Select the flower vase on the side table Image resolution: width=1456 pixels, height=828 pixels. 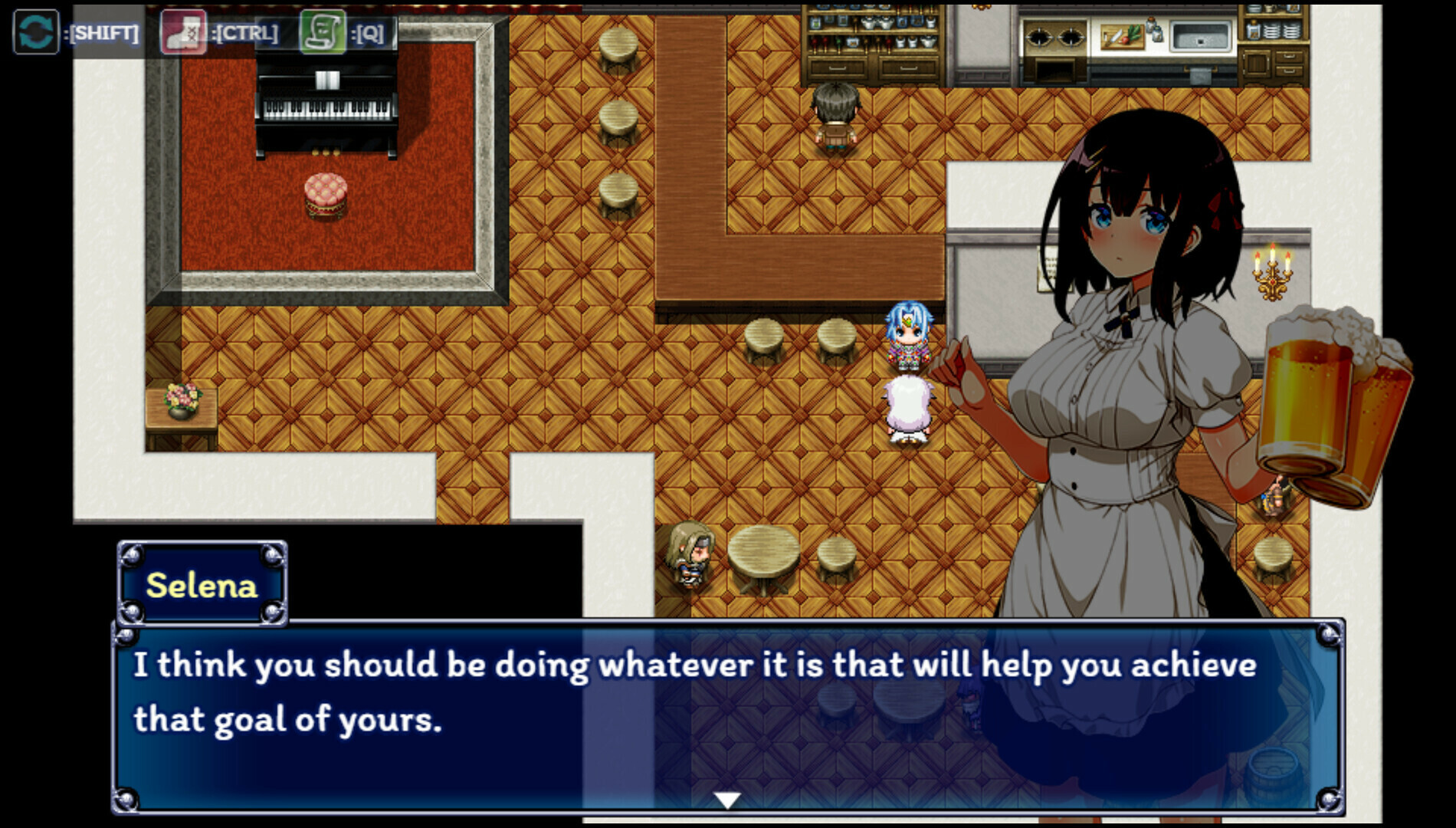pyautogui.click(x=182, y=399)
